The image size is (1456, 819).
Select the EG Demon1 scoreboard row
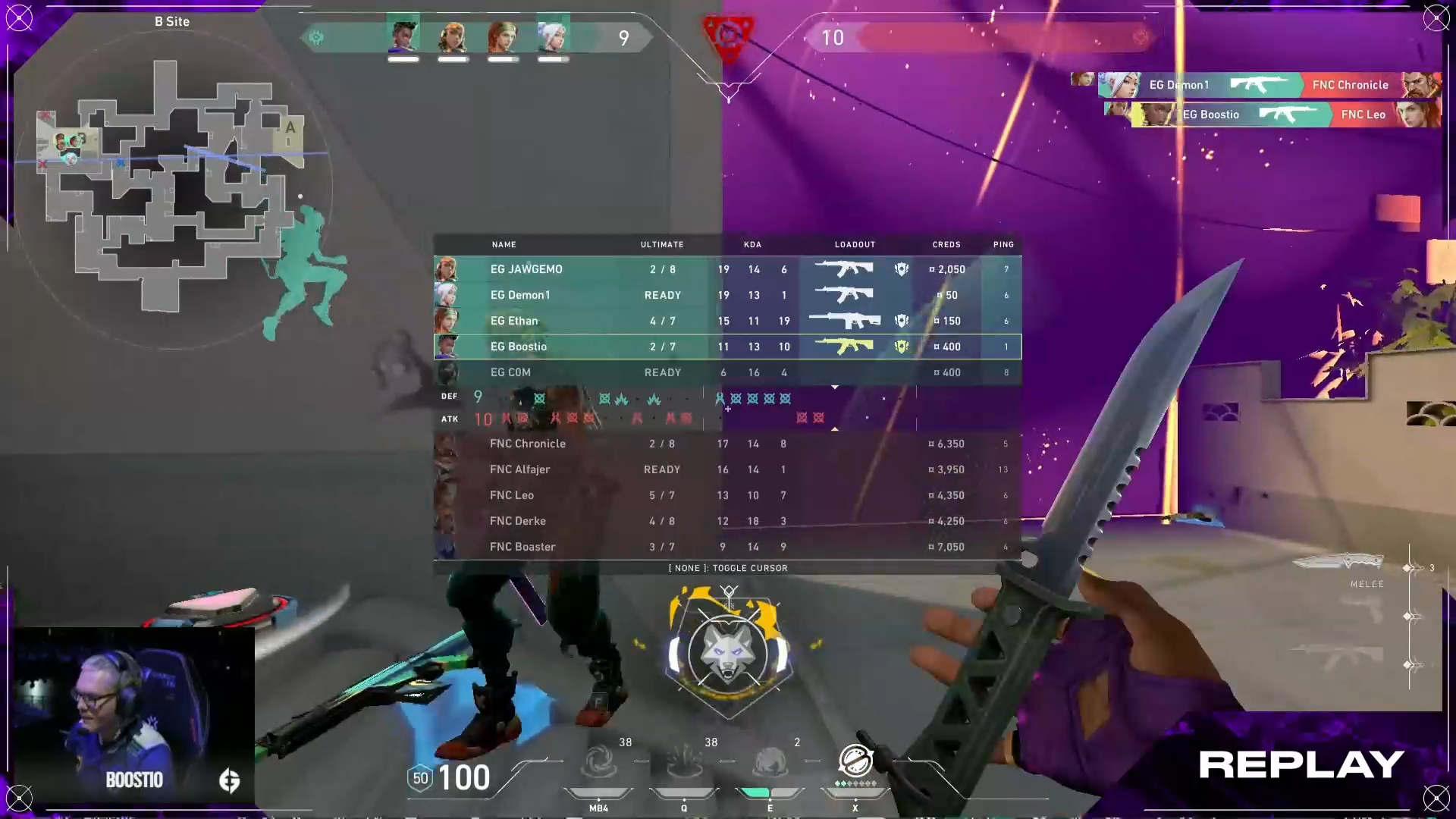pos(726,295)
